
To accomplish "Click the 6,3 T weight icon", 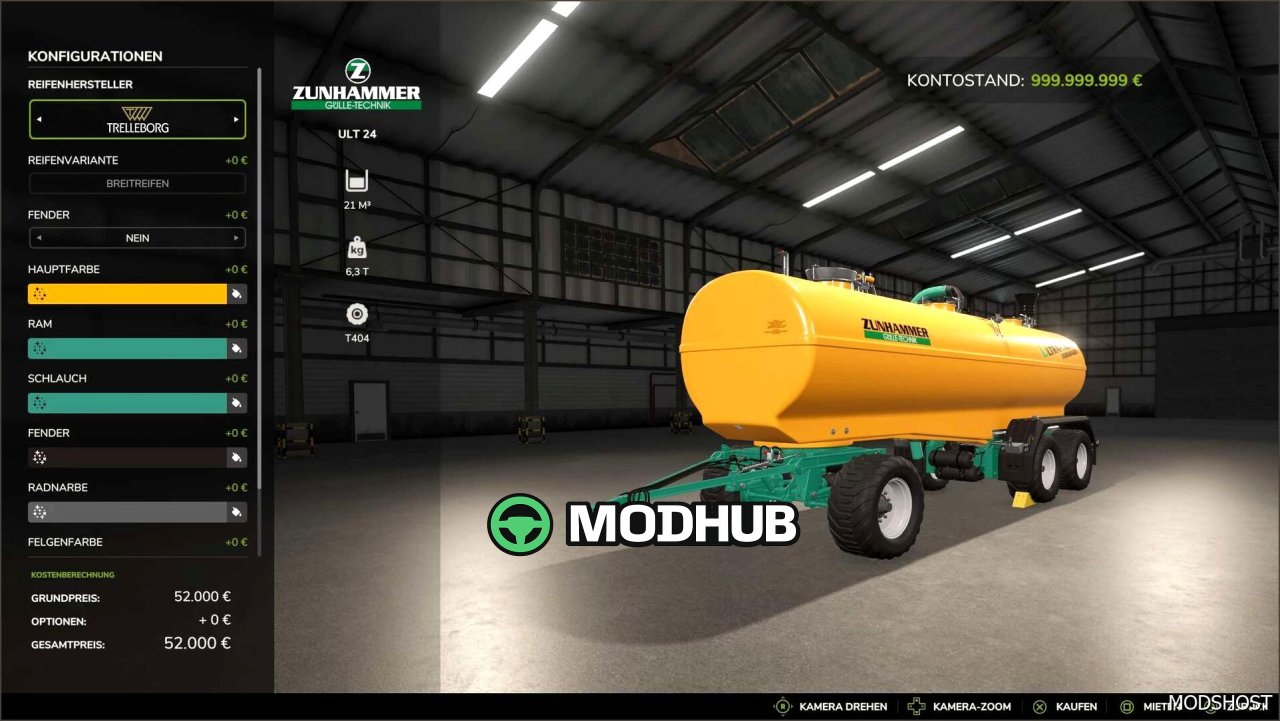I will 357,247.
